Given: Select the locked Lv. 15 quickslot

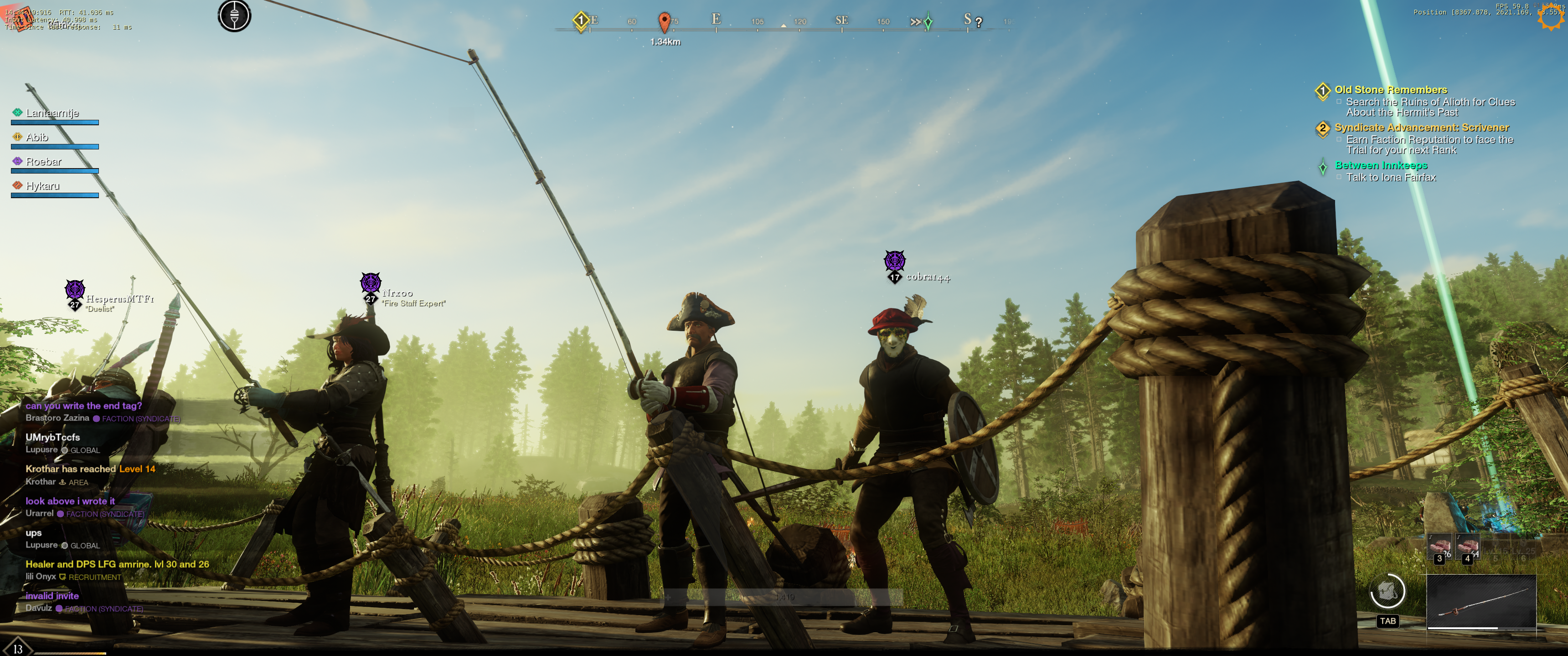Looking at the screenshot, I should pyautogui.click(x=1495, y=547).
